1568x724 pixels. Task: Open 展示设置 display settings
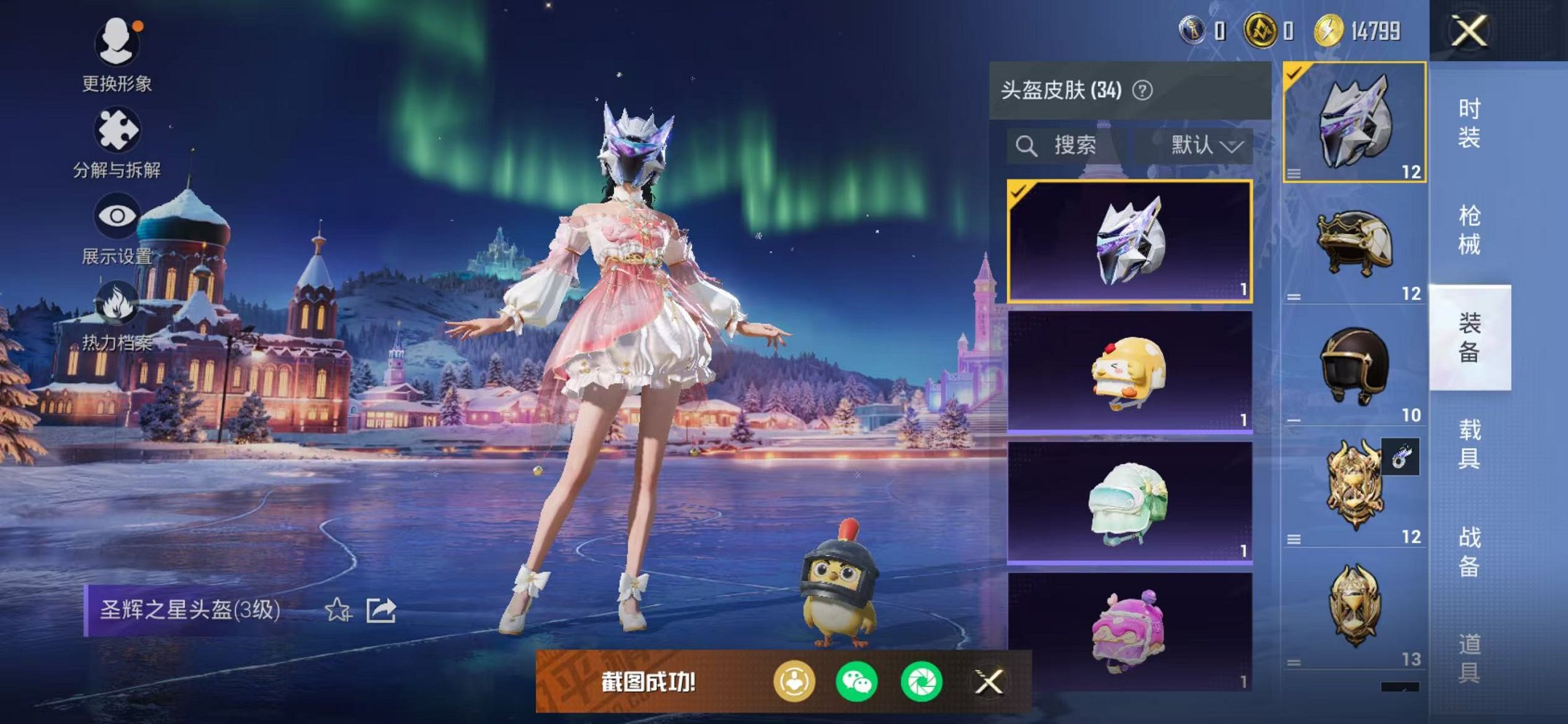pos(119,216)
